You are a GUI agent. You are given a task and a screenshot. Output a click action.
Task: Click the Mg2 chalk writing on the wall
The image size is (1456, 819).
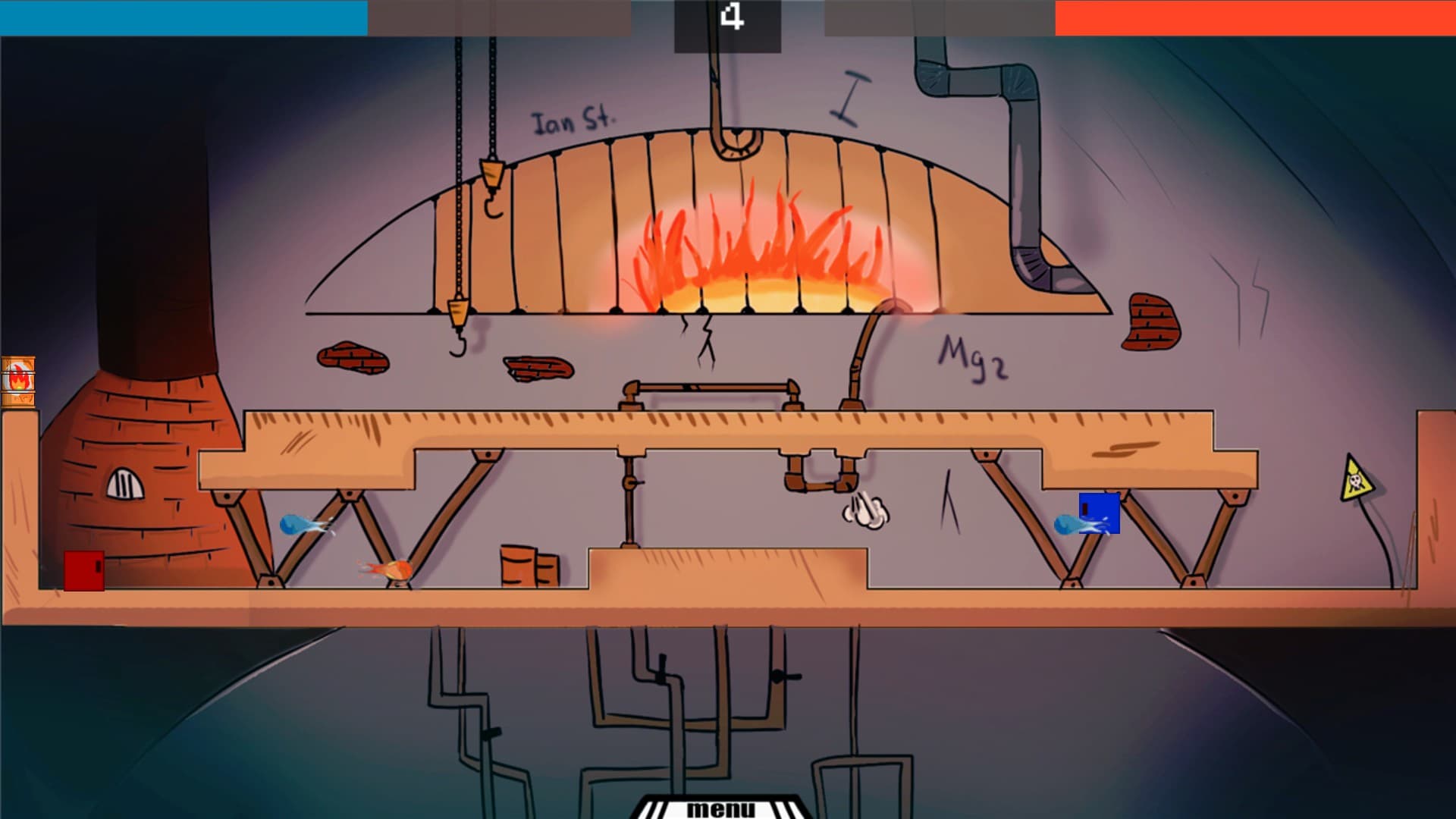coord(971,354)
